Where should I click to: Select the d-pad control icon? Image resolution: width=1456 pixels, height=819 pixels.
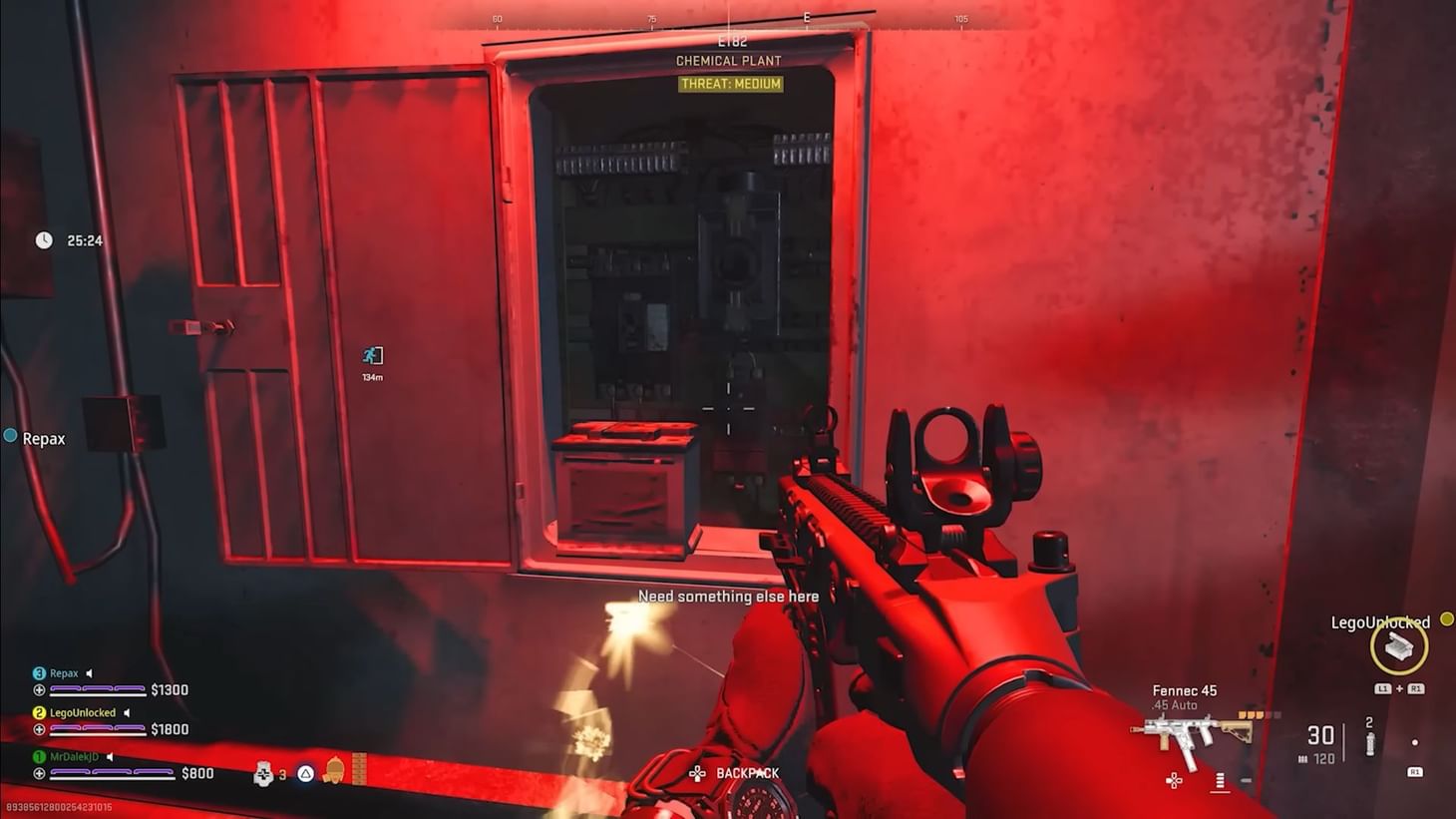[x=1173, y=781]
